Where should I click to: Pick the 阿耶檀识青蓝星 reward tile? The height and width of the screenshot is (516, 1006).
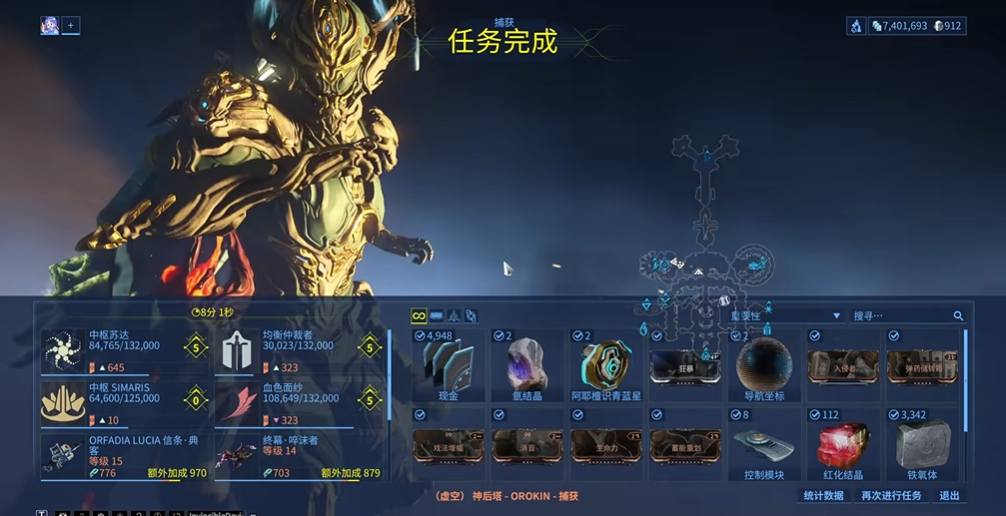606,365
